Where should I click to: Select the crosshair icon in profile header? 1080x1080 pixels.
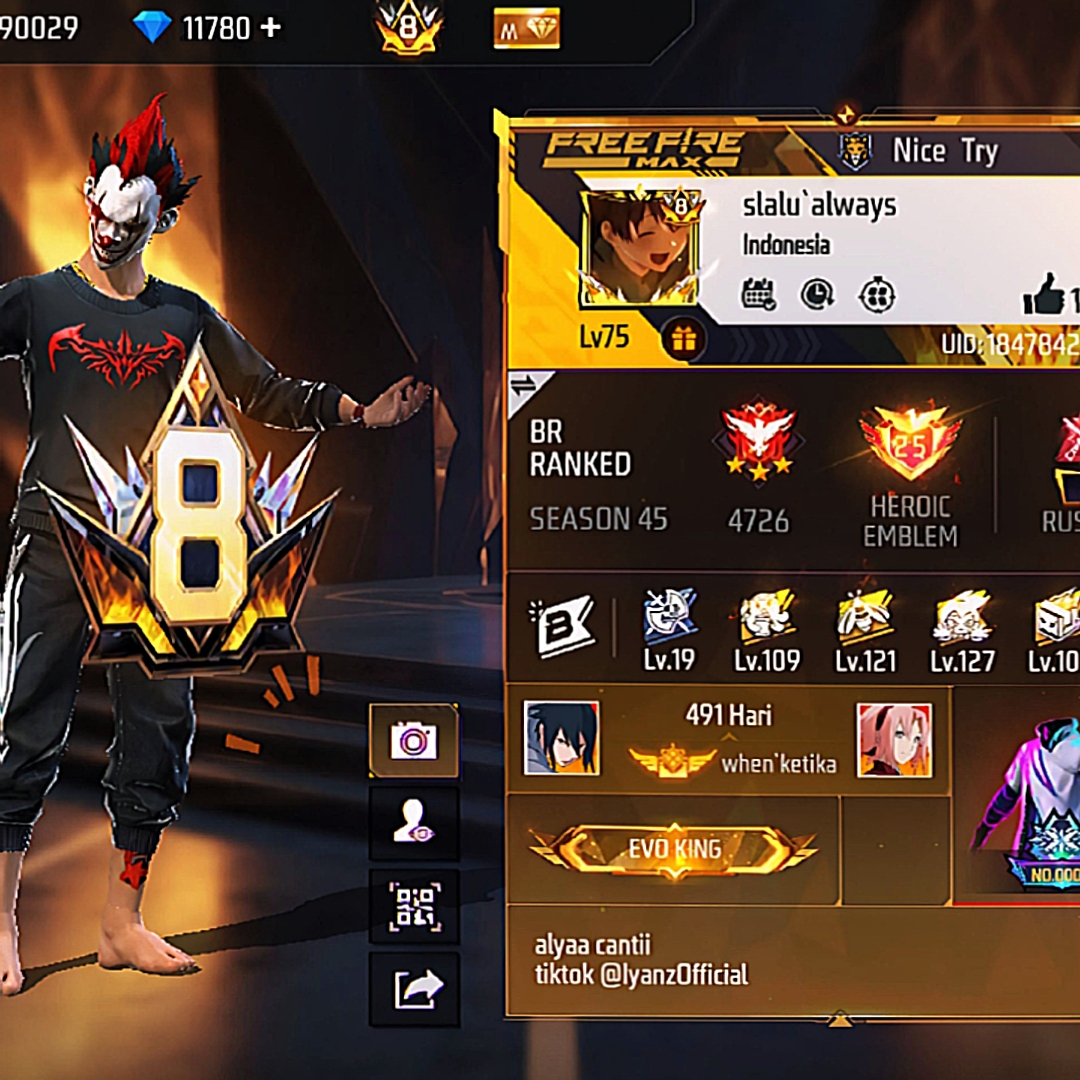(877, 295)
